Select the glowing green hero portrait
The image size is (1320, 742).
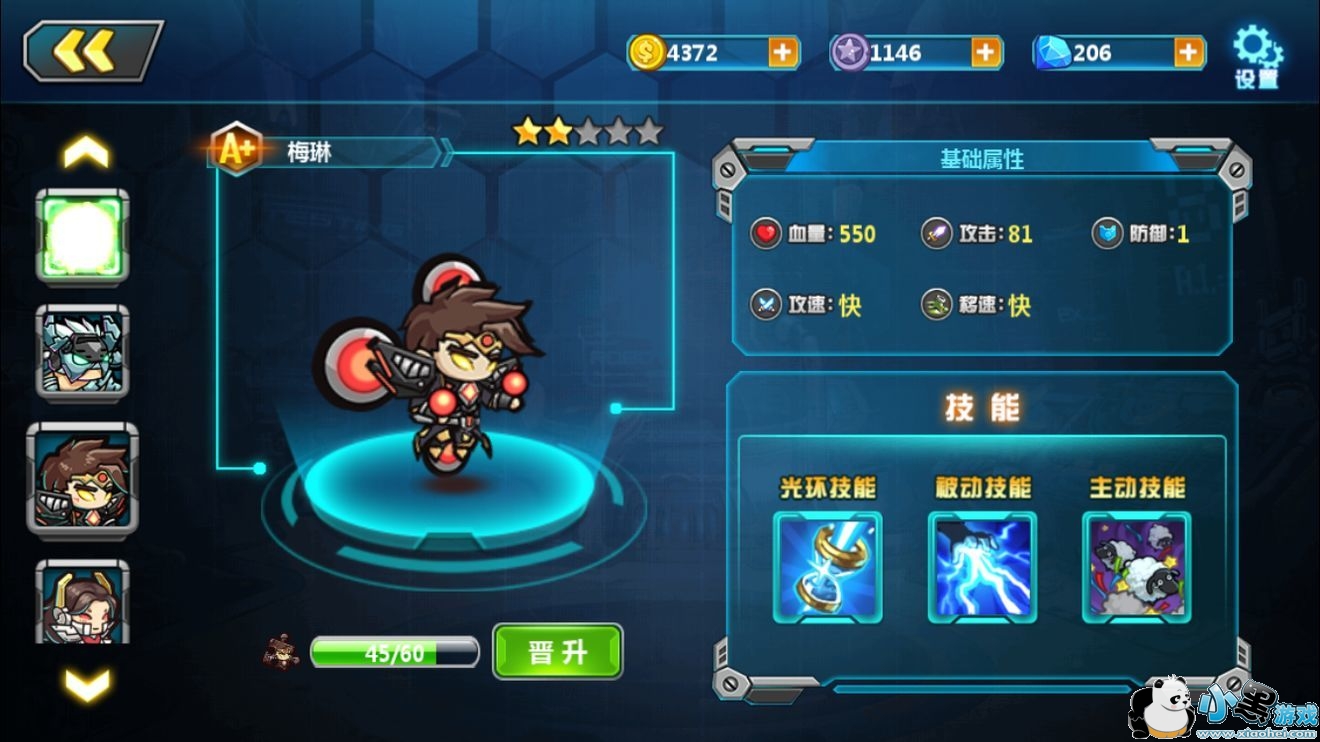[83, 237]
